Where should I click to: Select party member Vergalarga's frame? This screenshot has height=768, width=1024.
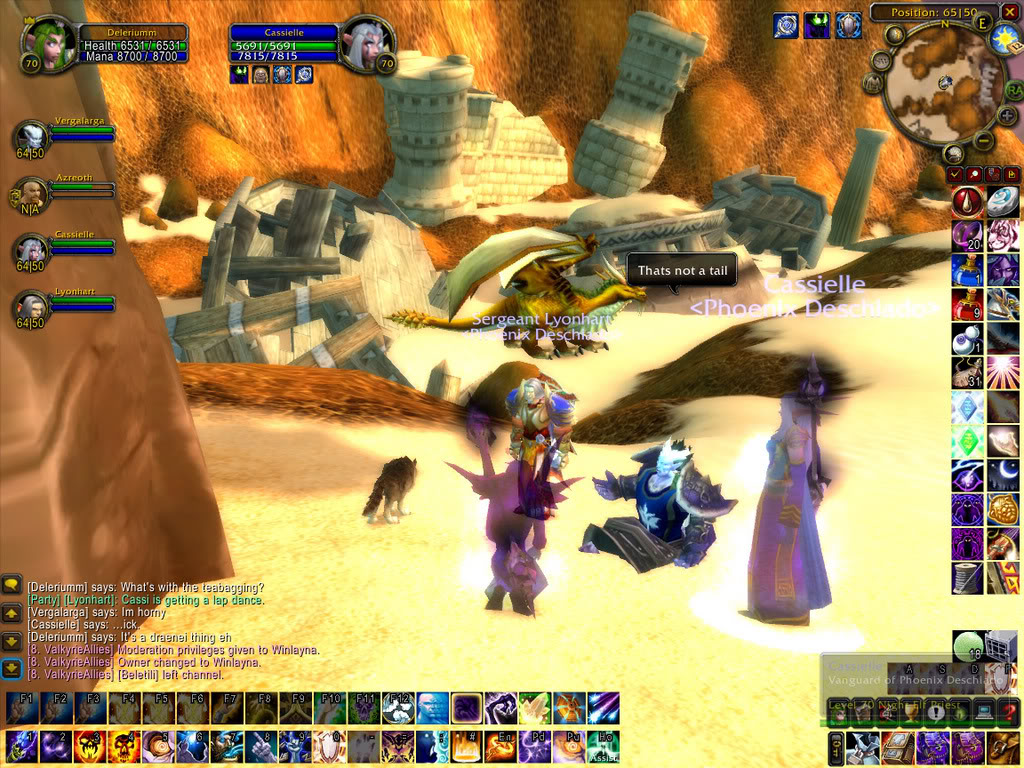[33, 134]
